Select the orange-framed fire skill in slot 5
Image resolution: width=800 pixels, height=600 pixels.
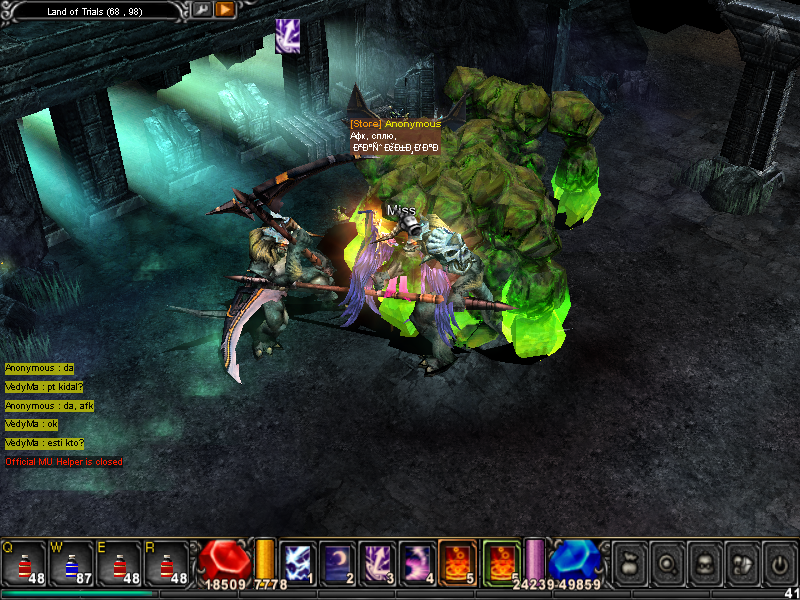457,562
